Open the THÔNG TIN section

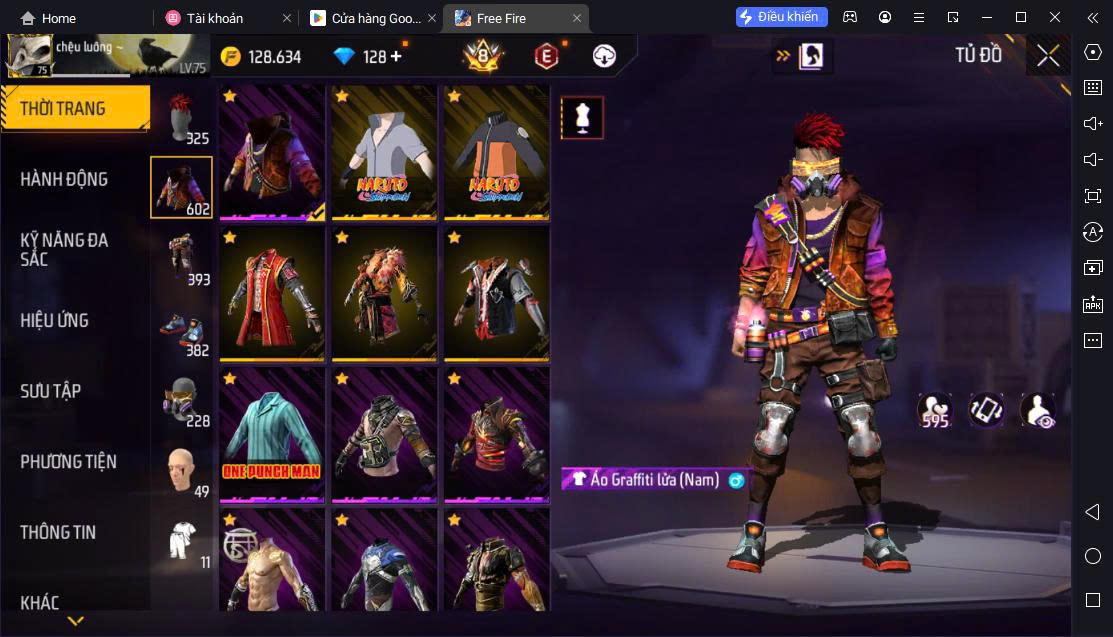coord(58,532)
